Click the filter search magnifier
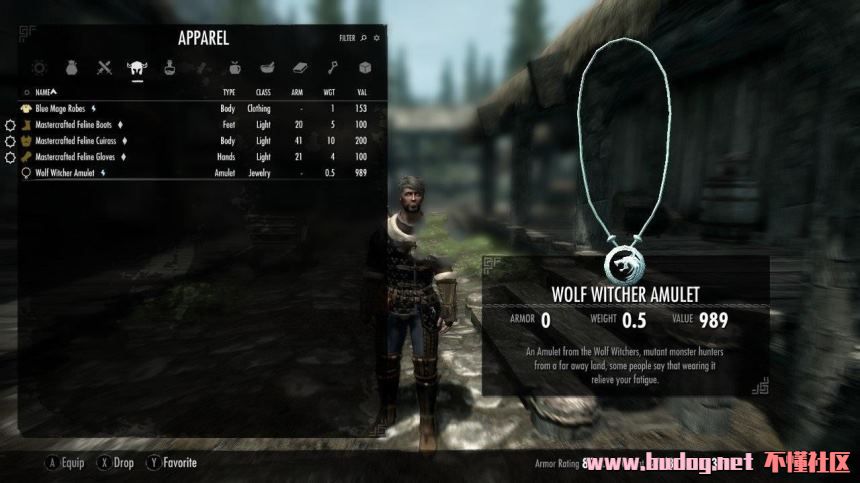 tap(364, 38)
